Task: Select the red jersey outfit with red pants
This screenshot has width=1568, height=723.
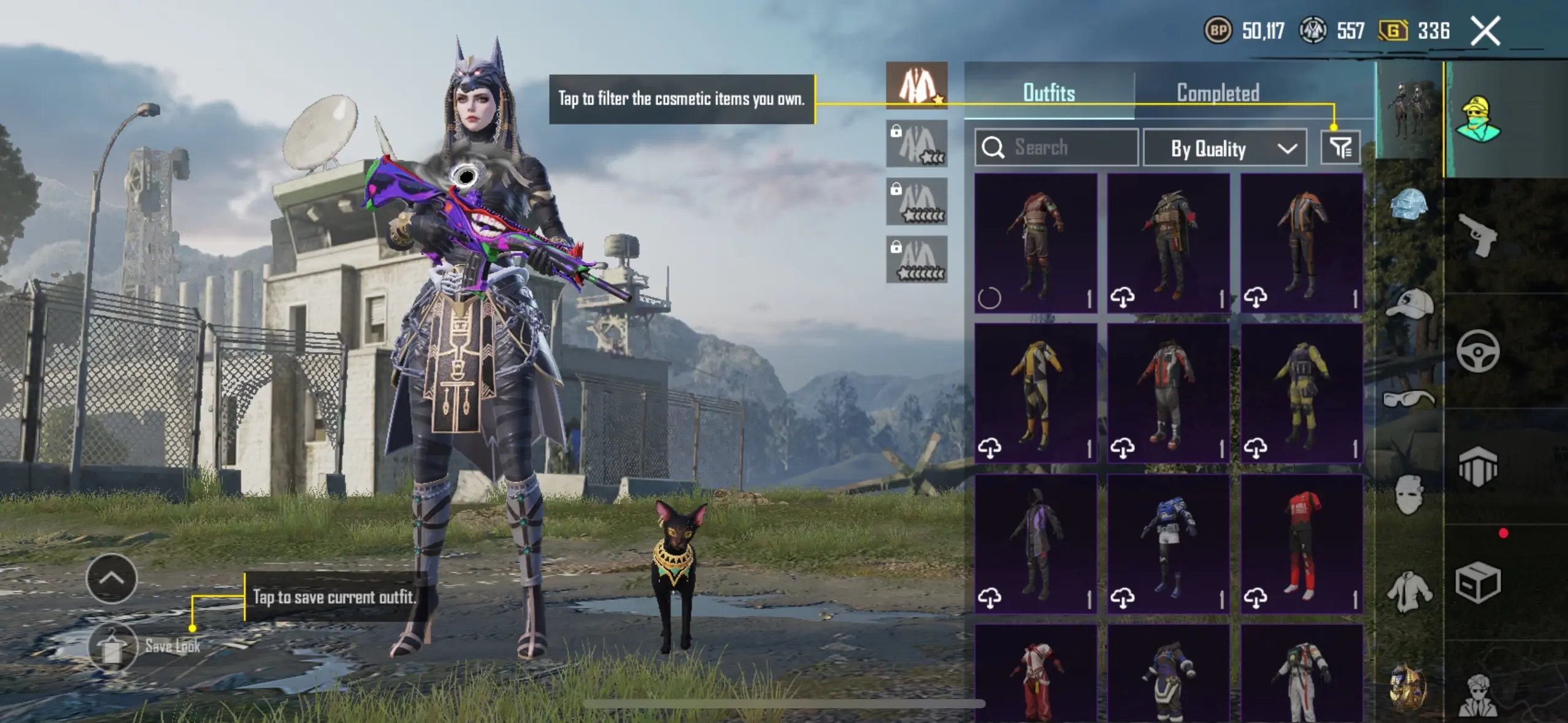Action: tap(1301, 544)
